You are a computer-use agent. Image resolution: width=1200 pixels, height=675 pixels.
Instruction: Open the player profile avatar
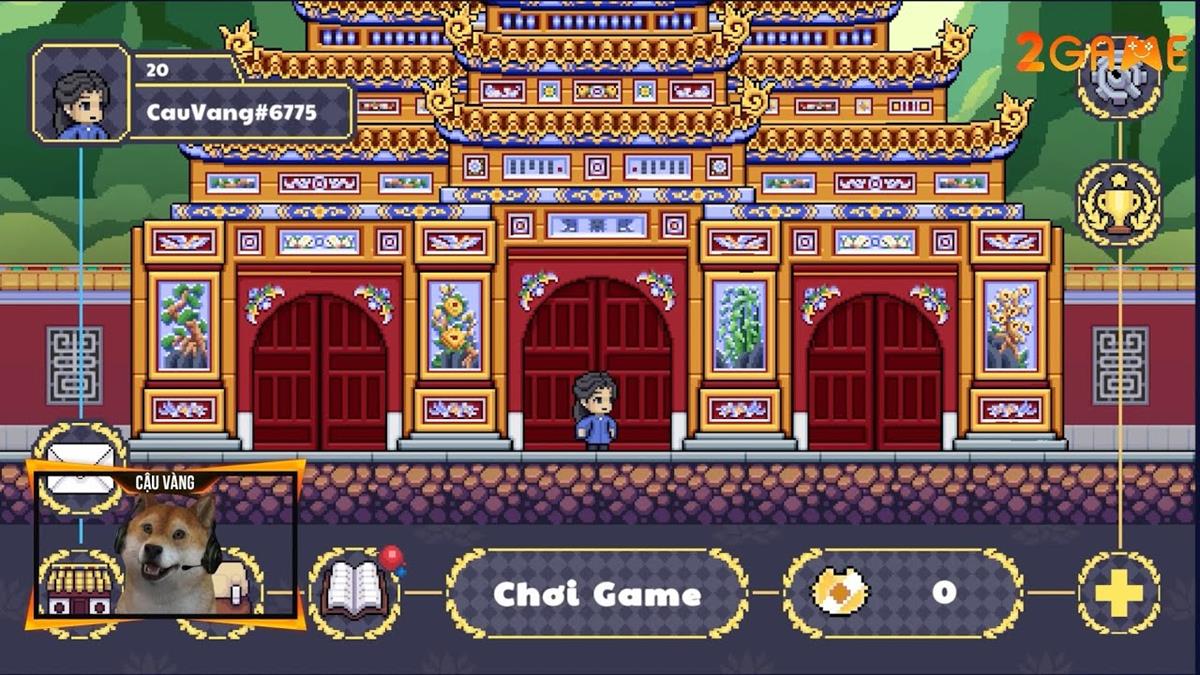tap(81, 92)
